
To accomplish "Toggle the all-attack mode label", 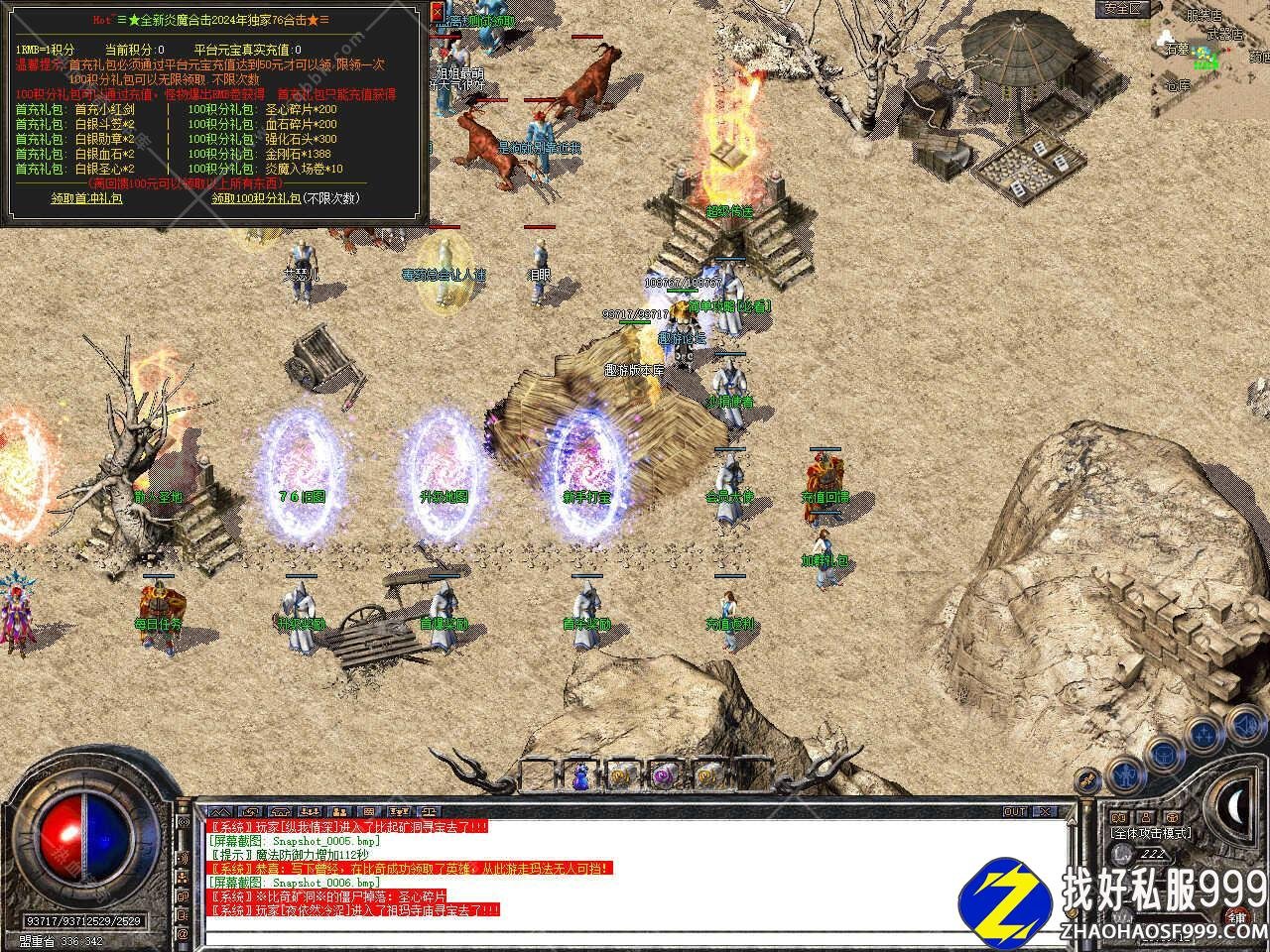I will click(1151, 833).
